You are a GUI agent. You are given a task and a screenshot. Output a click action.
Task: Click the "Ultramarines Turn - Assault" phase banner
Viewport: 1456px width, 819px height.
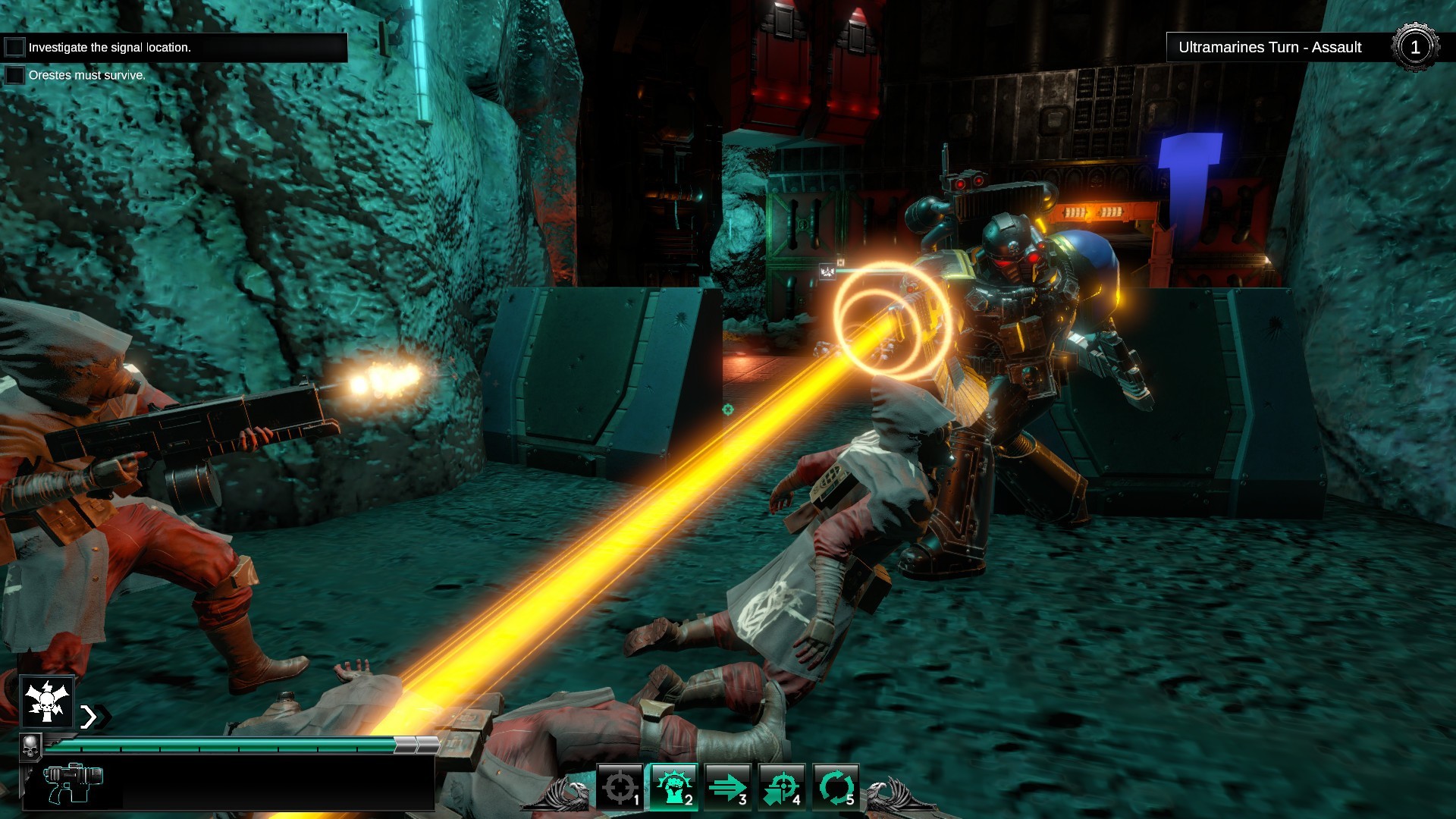pyautogui.click(x=1269, y=47)
